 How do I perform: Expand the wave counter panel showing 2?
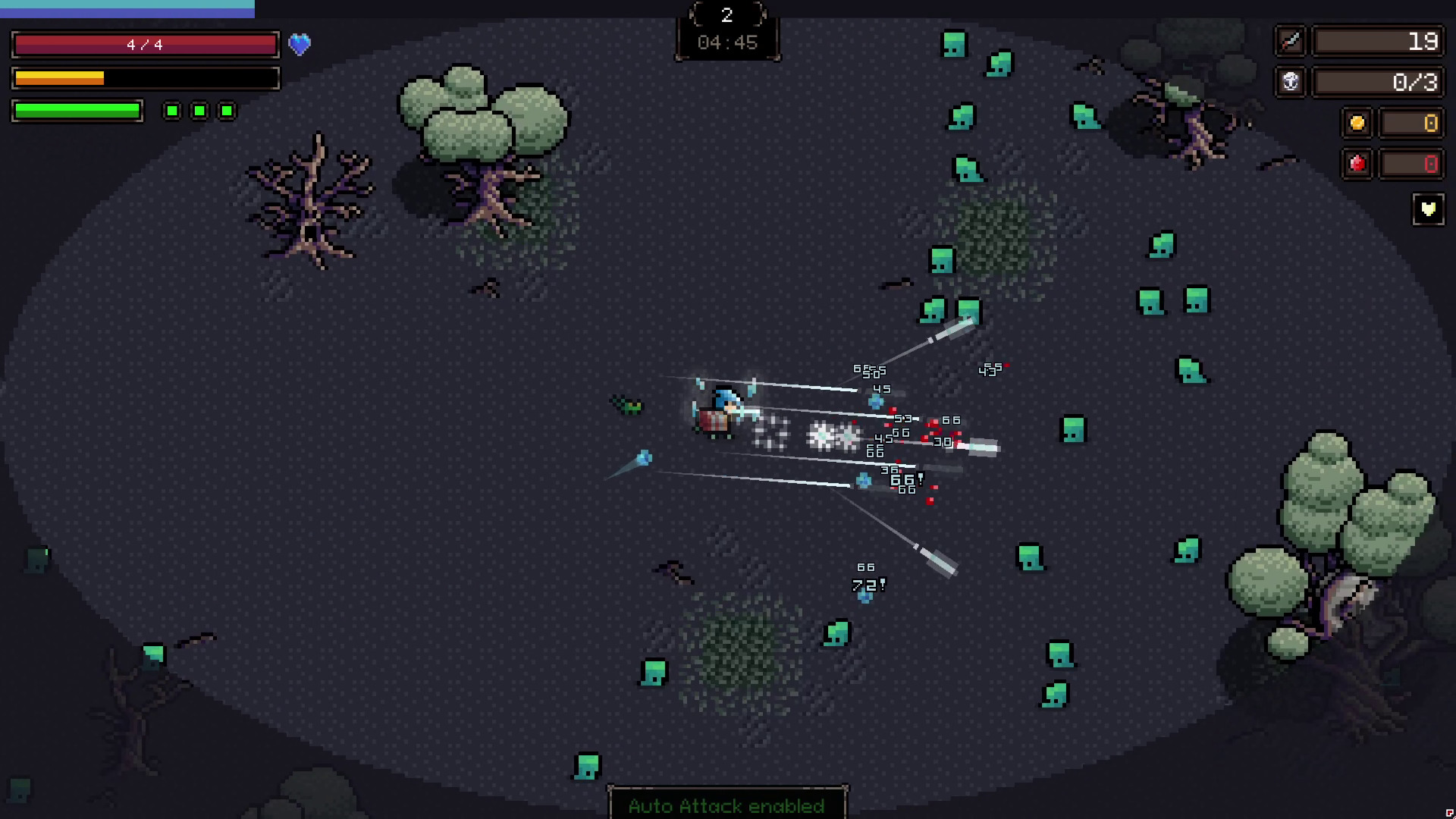726,15
